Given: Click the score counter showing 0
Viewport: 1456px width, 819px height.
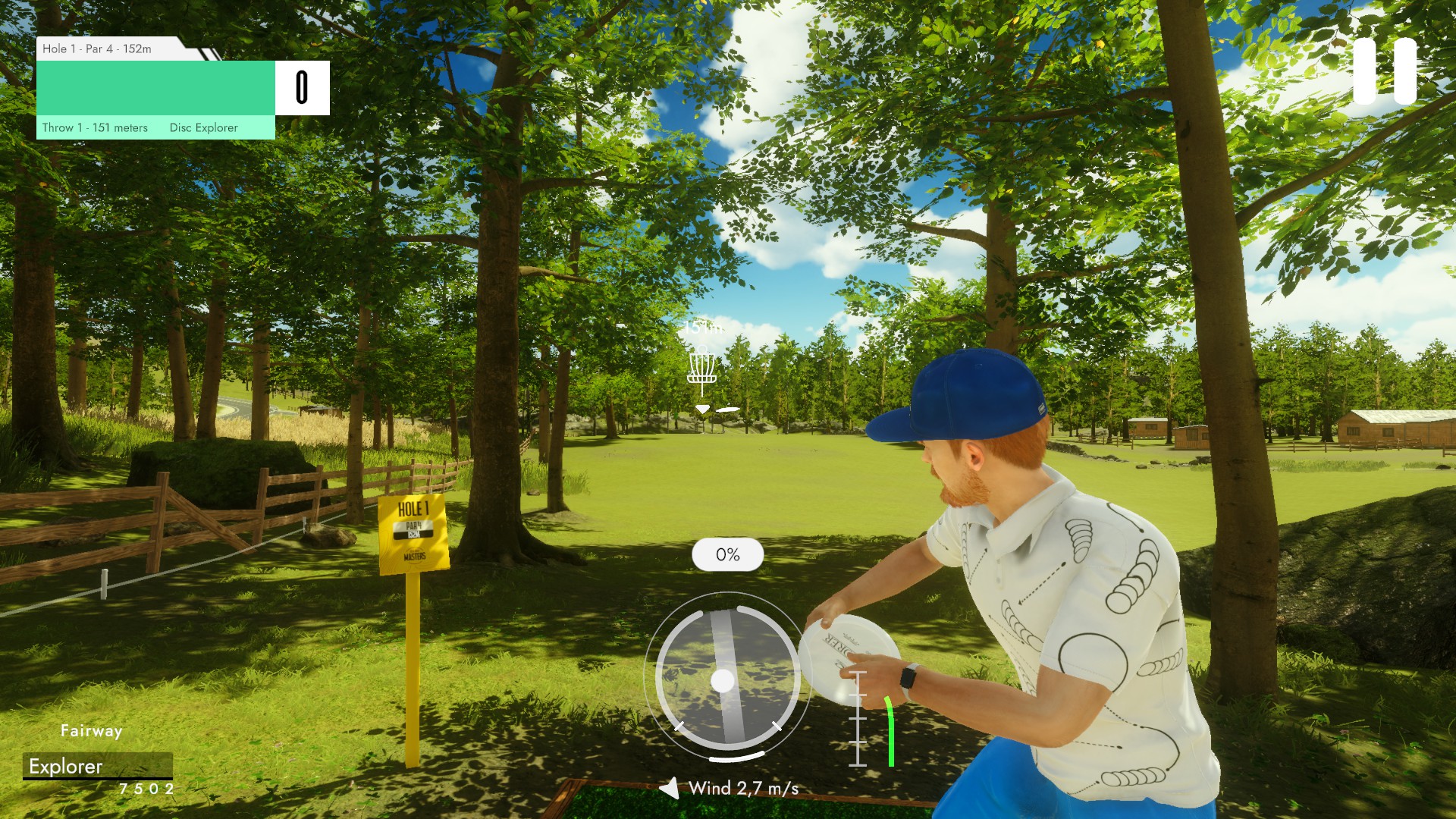Looking at the screenshot, I should [303, 87].
